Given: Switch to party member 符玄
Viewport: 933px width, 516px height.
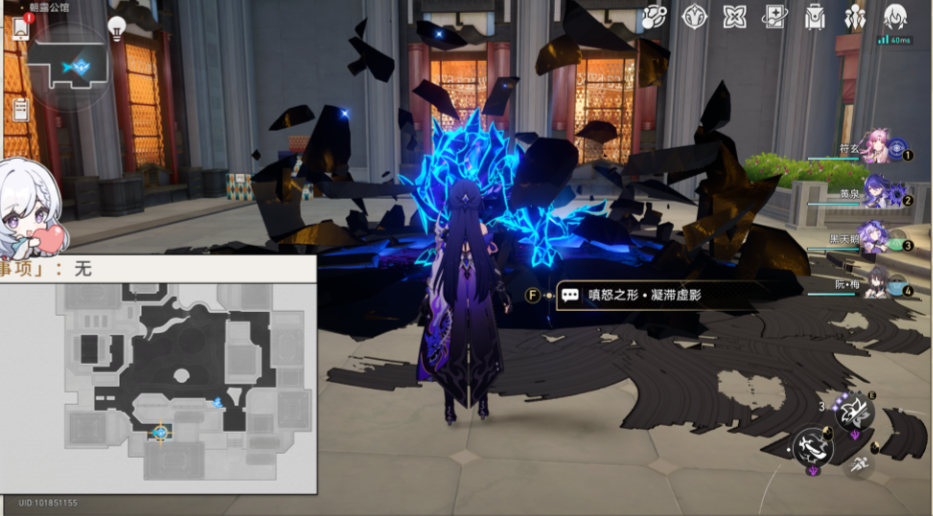Looking at the screenshot, I should [875, 148].
